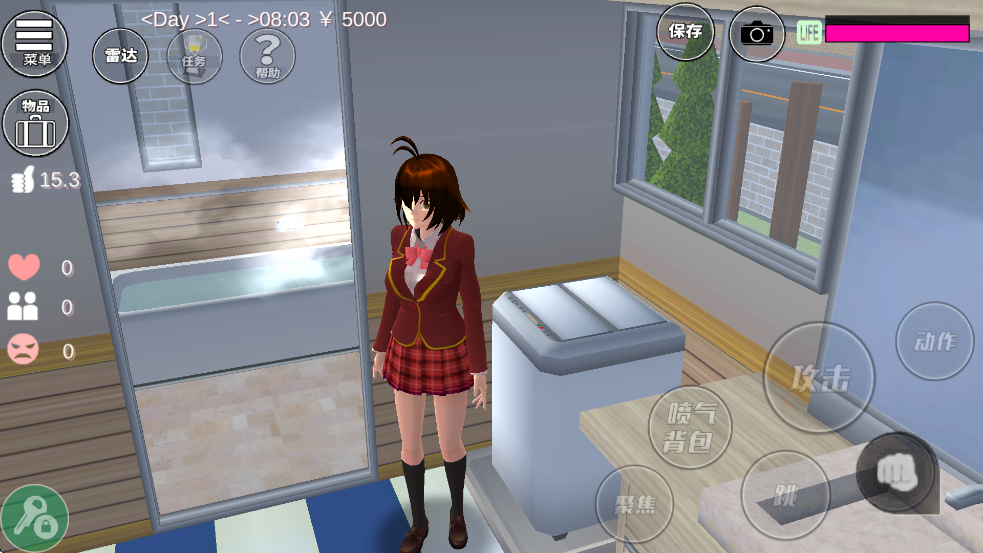Open the 动作 actions button
The image size is (983, 553).
click(934, 342)
